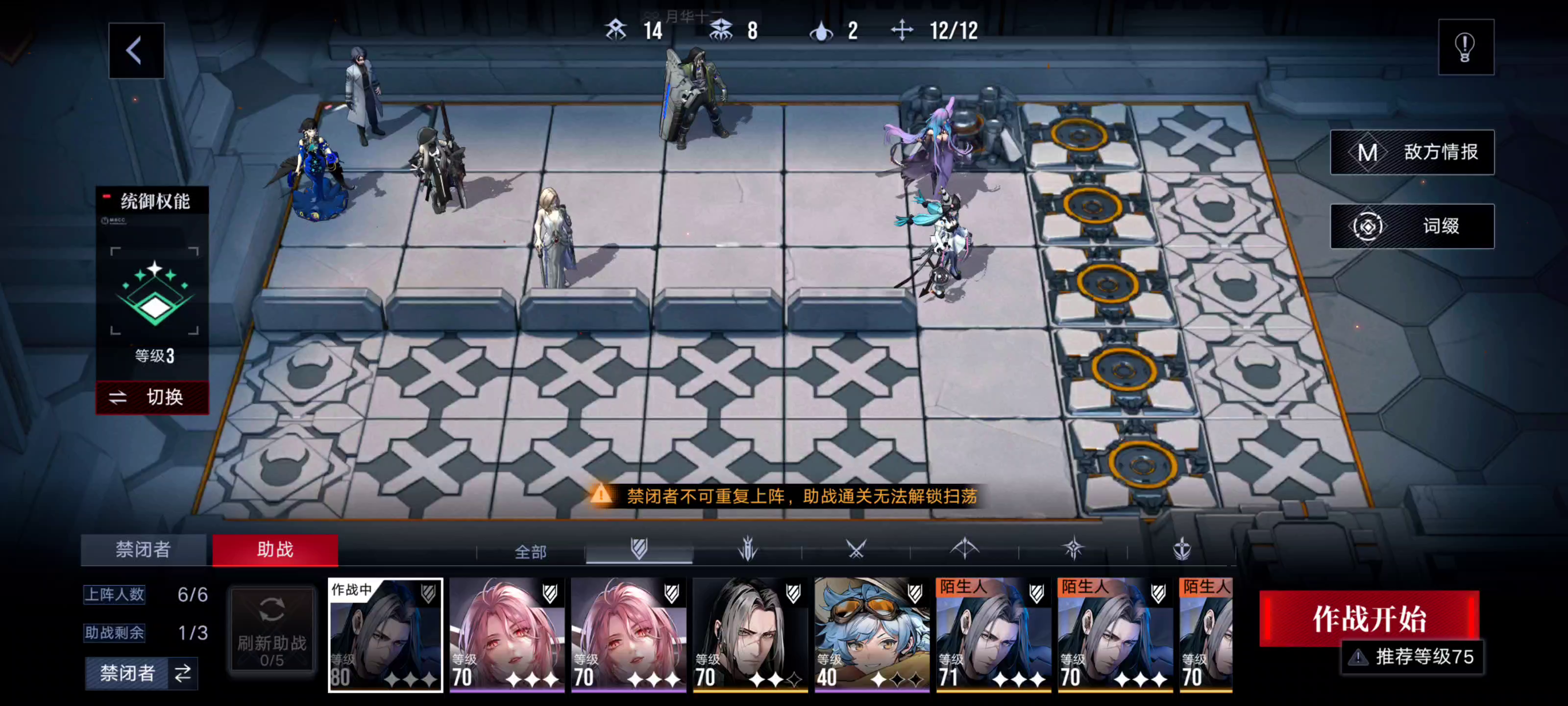Toggle the 禁闭者 sort switch bottom left

click(142, 674)
